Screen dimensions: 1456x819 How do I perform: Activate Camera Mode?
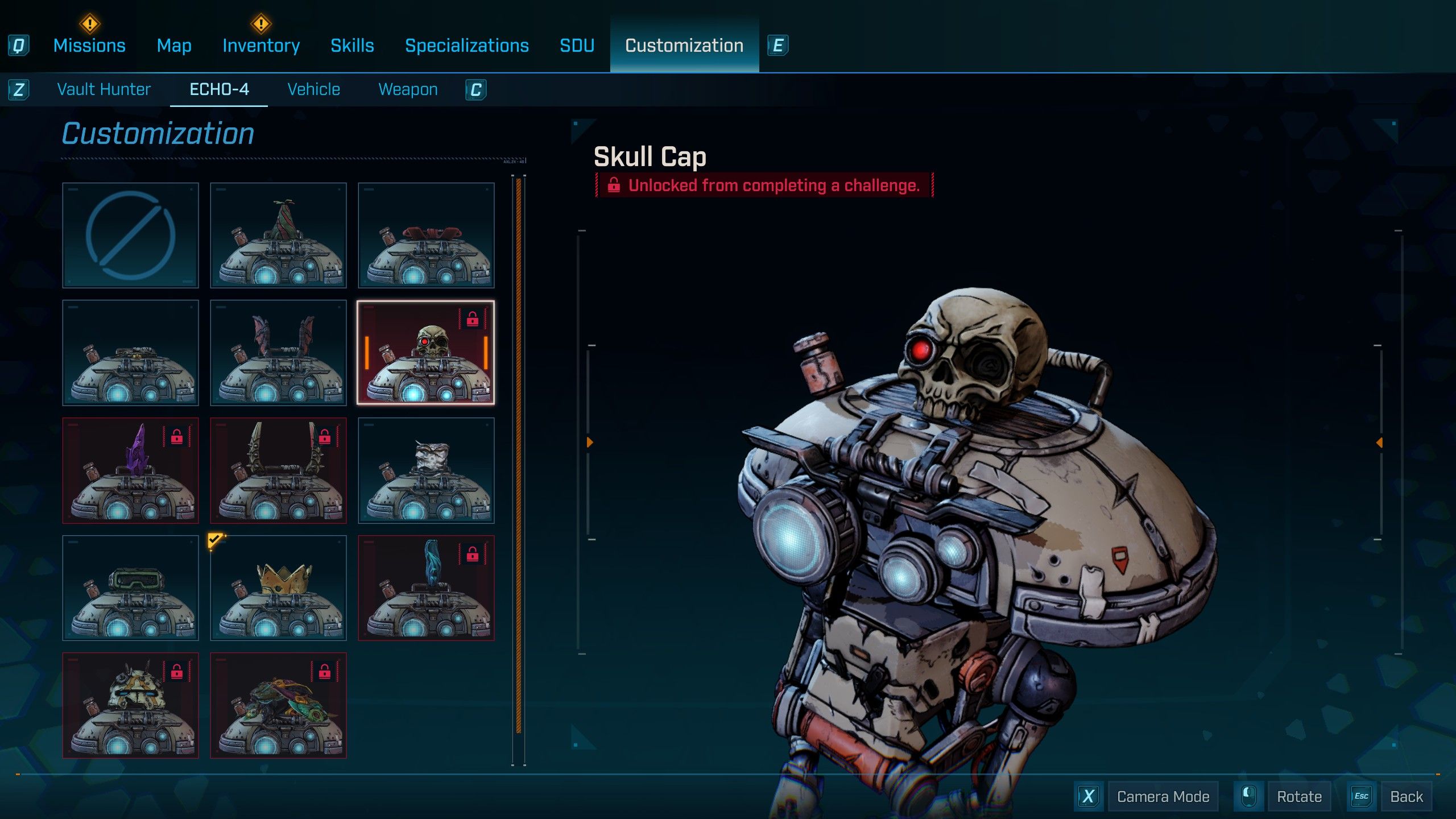click(1162, 796)
